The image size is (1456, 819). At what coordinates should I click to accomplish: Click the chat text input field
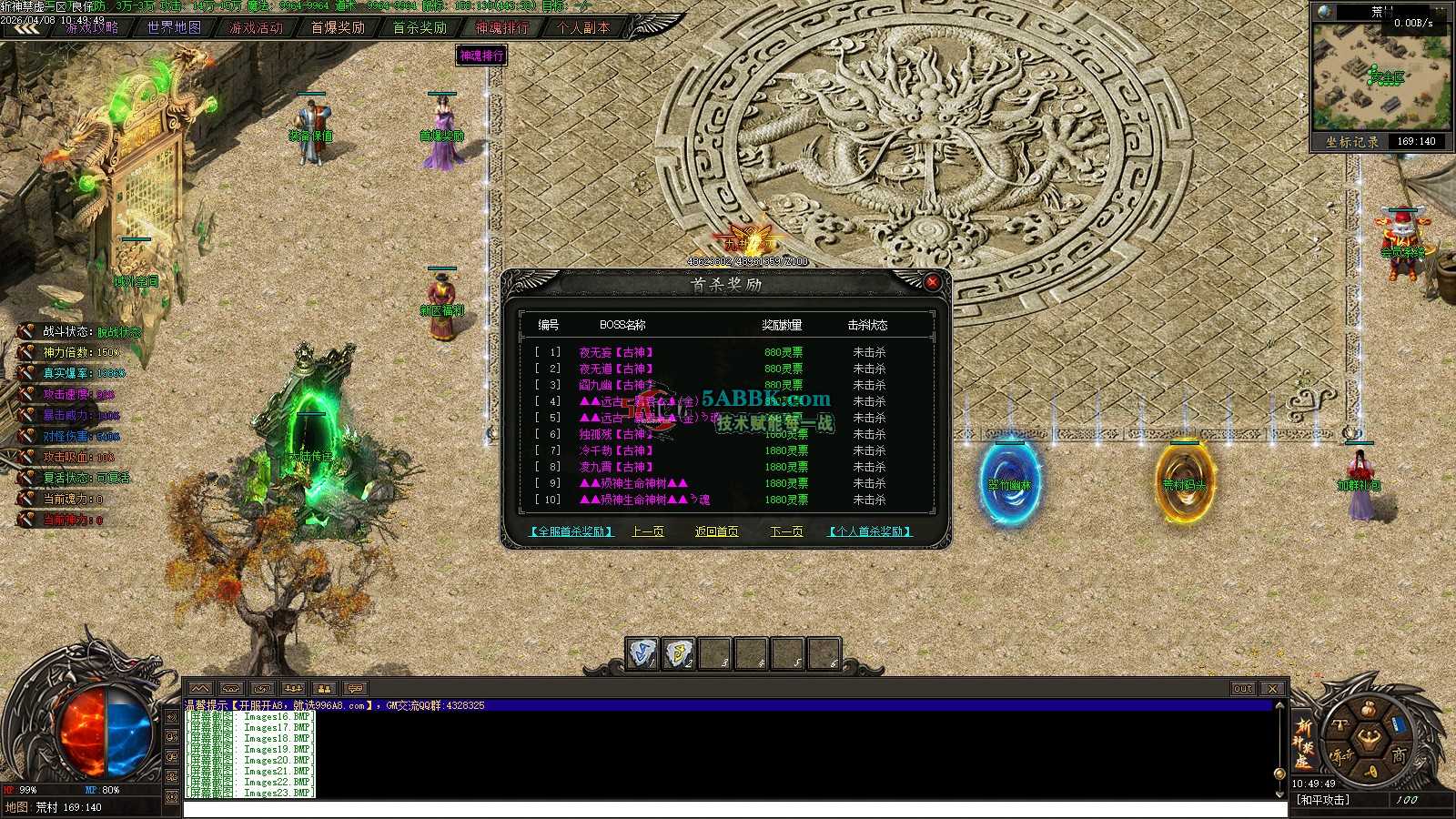pyautogui.click(x=728, y=809)
